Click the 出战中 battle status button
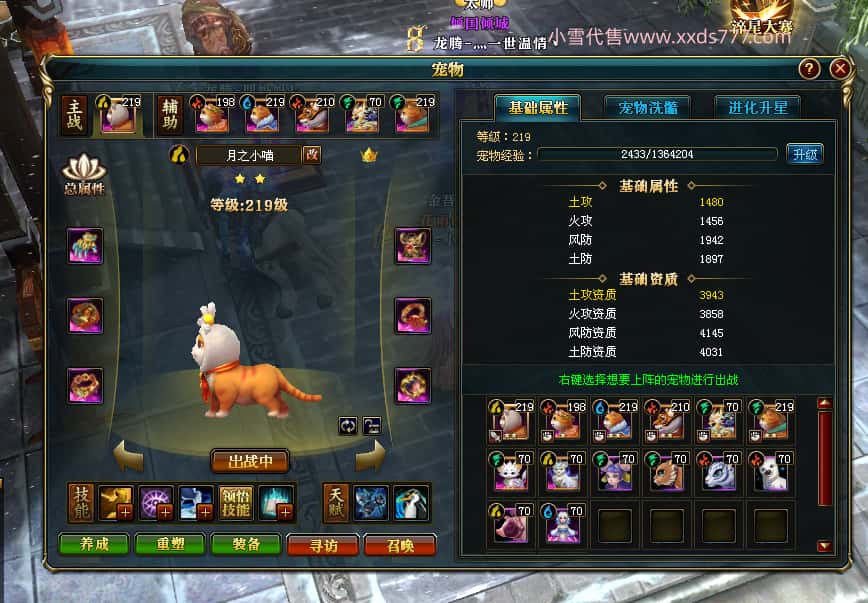The height and width of the screenshot is (603, 868). 250,461
